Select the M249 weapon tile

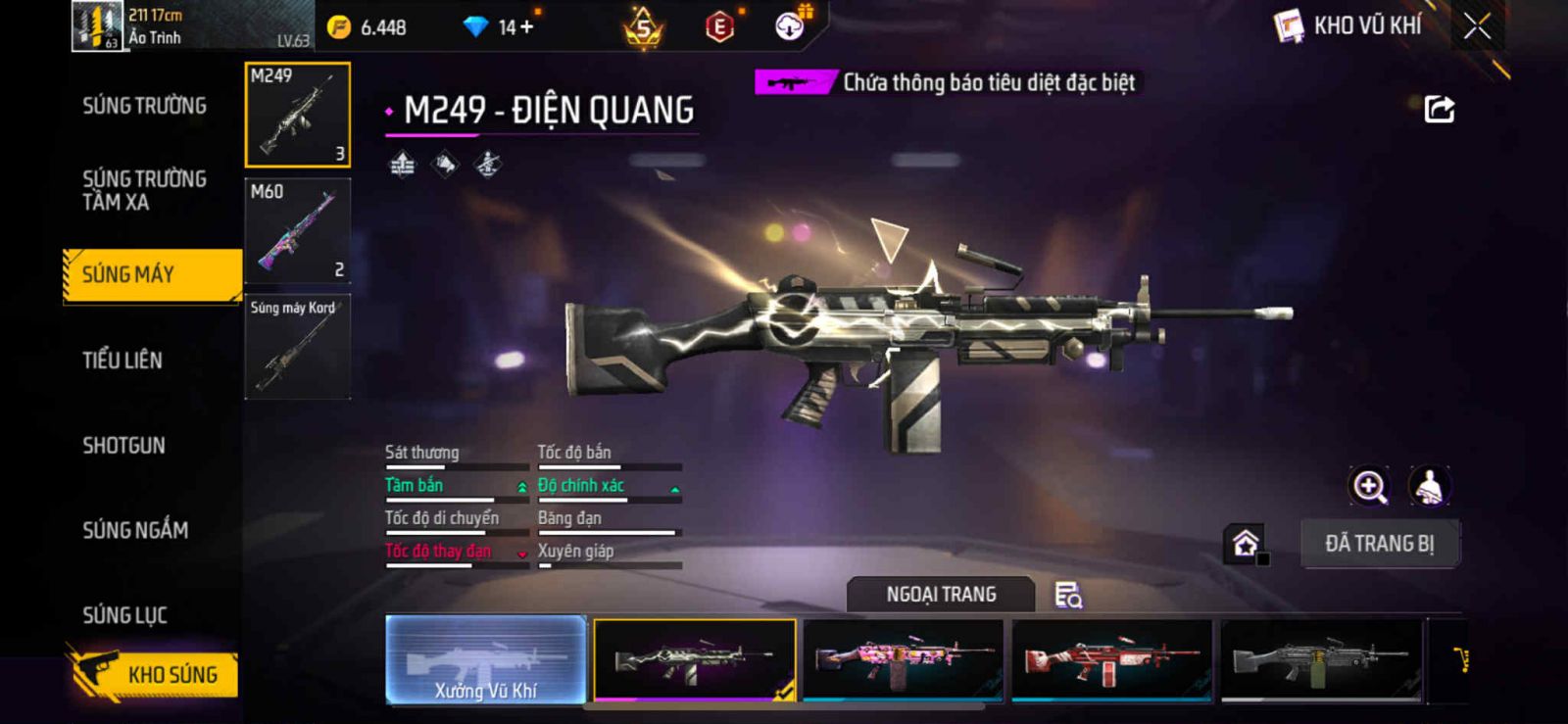coord(297,115)
